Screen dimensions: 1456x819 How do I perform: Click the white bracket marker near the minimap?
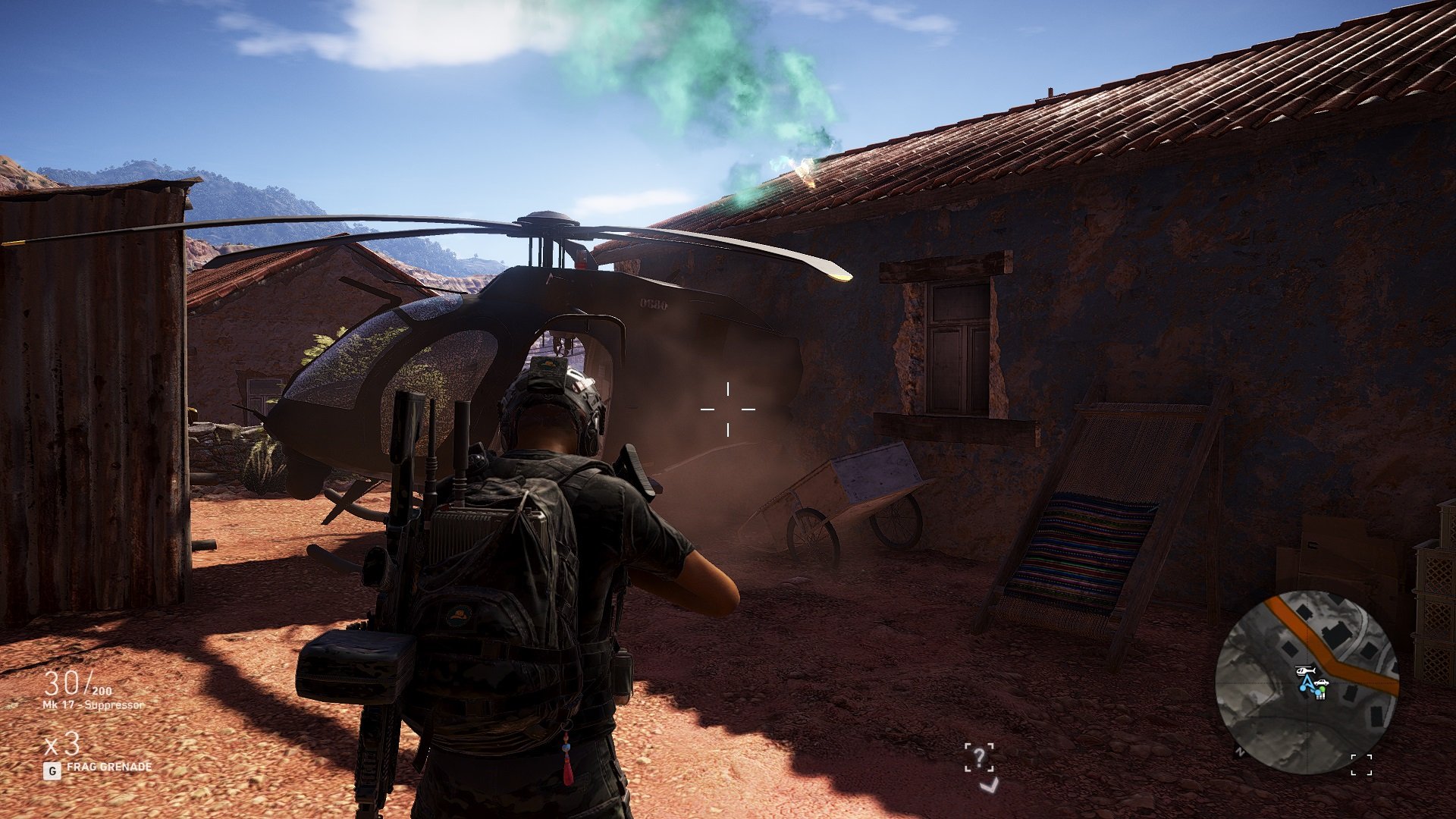click(1361, 764)
